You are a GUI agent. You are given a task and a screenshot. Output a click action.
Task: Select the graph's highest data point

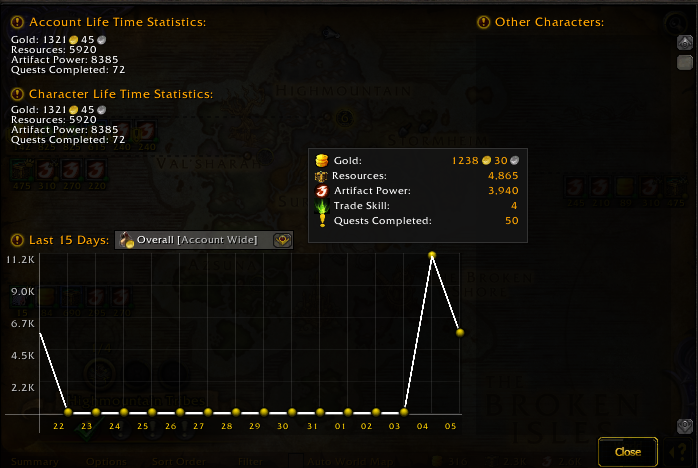(x=432, y=256)
